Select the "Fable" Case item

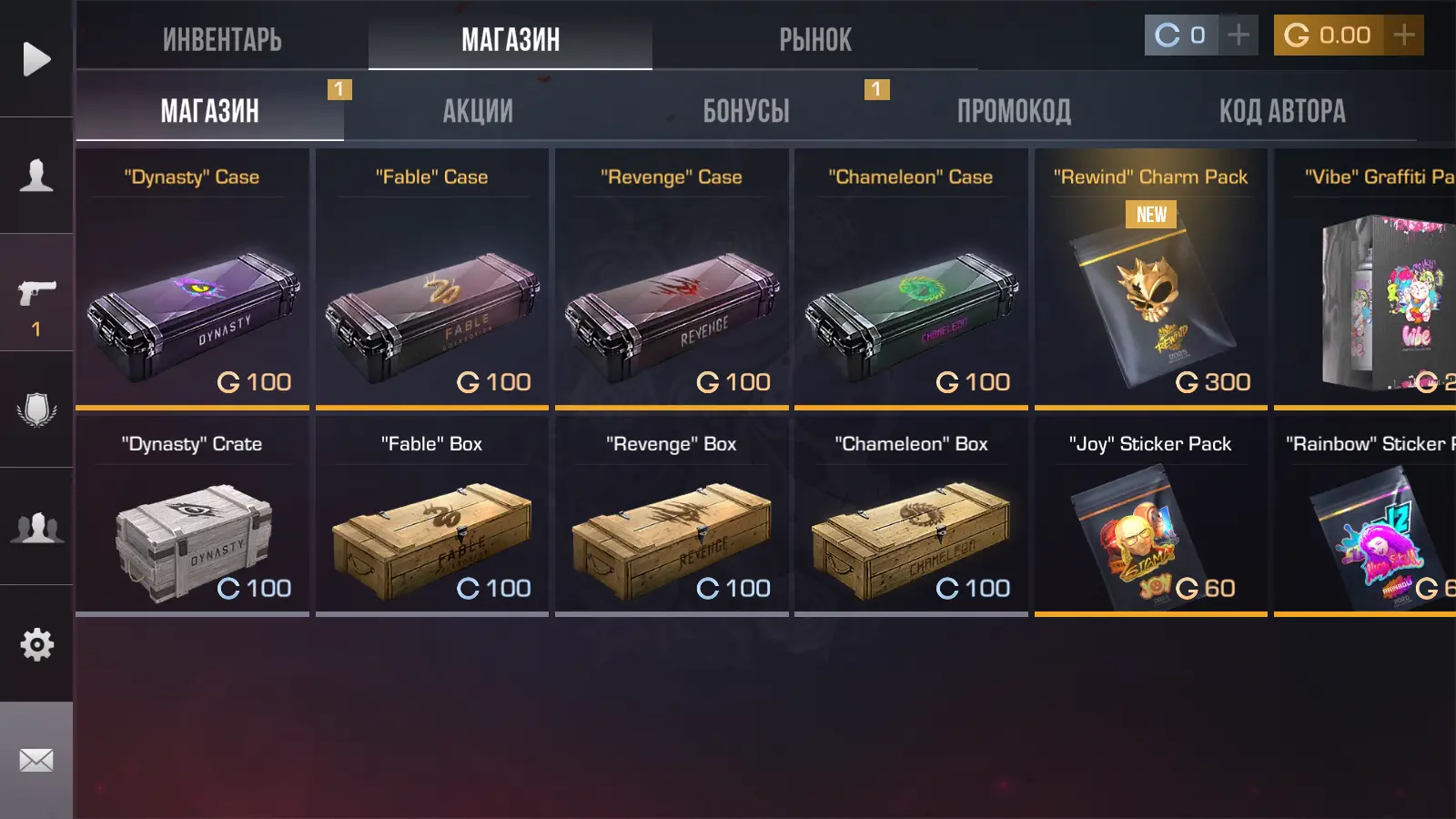[x=432, y=278]
